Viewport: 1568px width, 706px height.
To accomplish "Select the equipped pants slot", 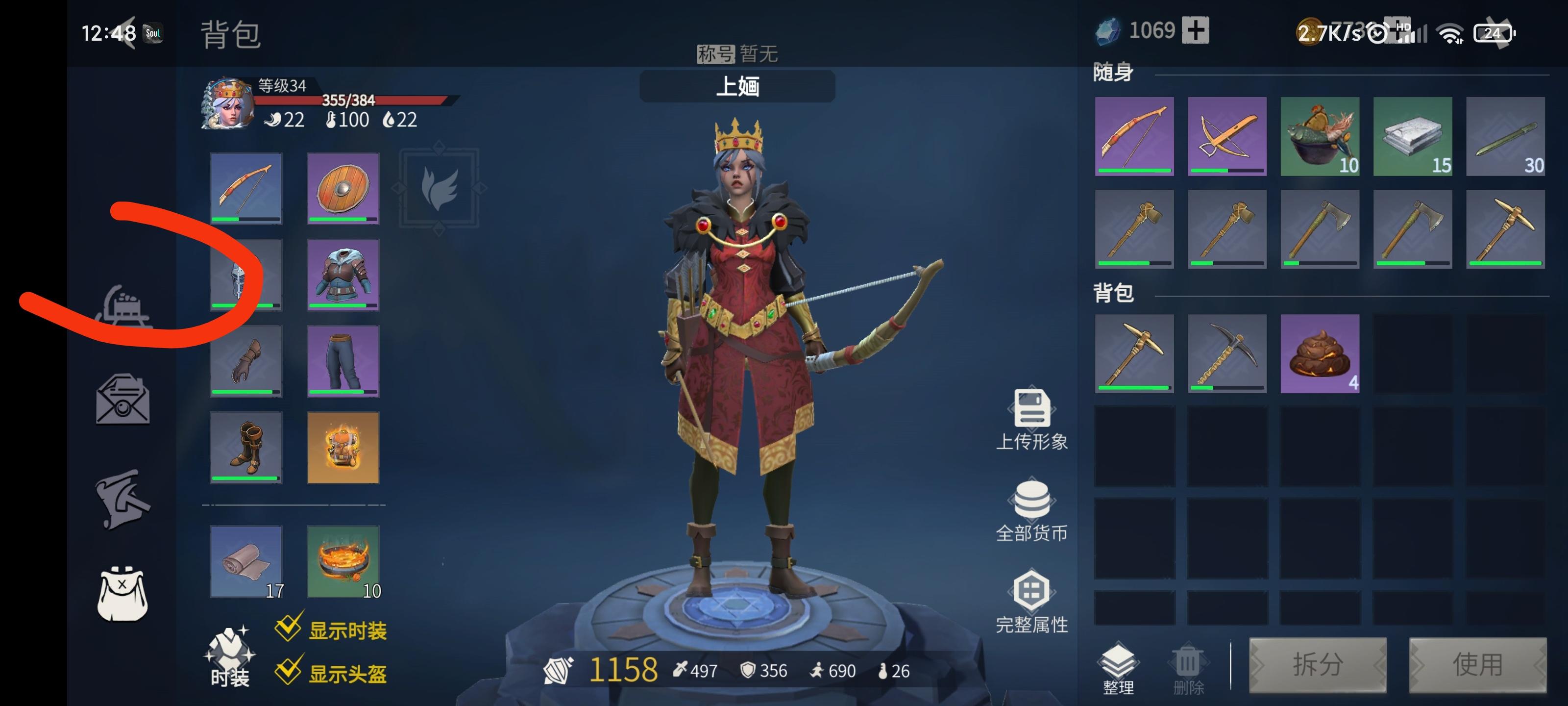I will tap(343, 361).
